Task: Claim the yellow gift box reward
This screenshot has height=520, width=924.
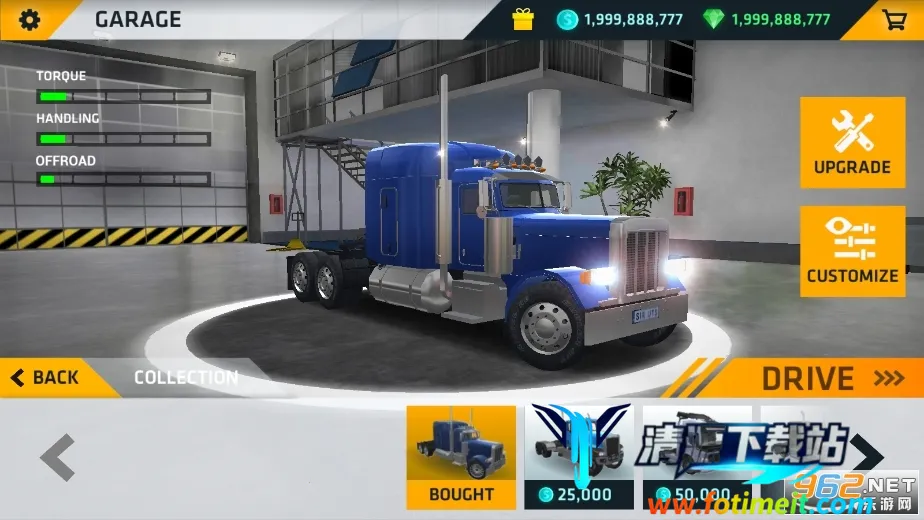Action: [523, 19]
